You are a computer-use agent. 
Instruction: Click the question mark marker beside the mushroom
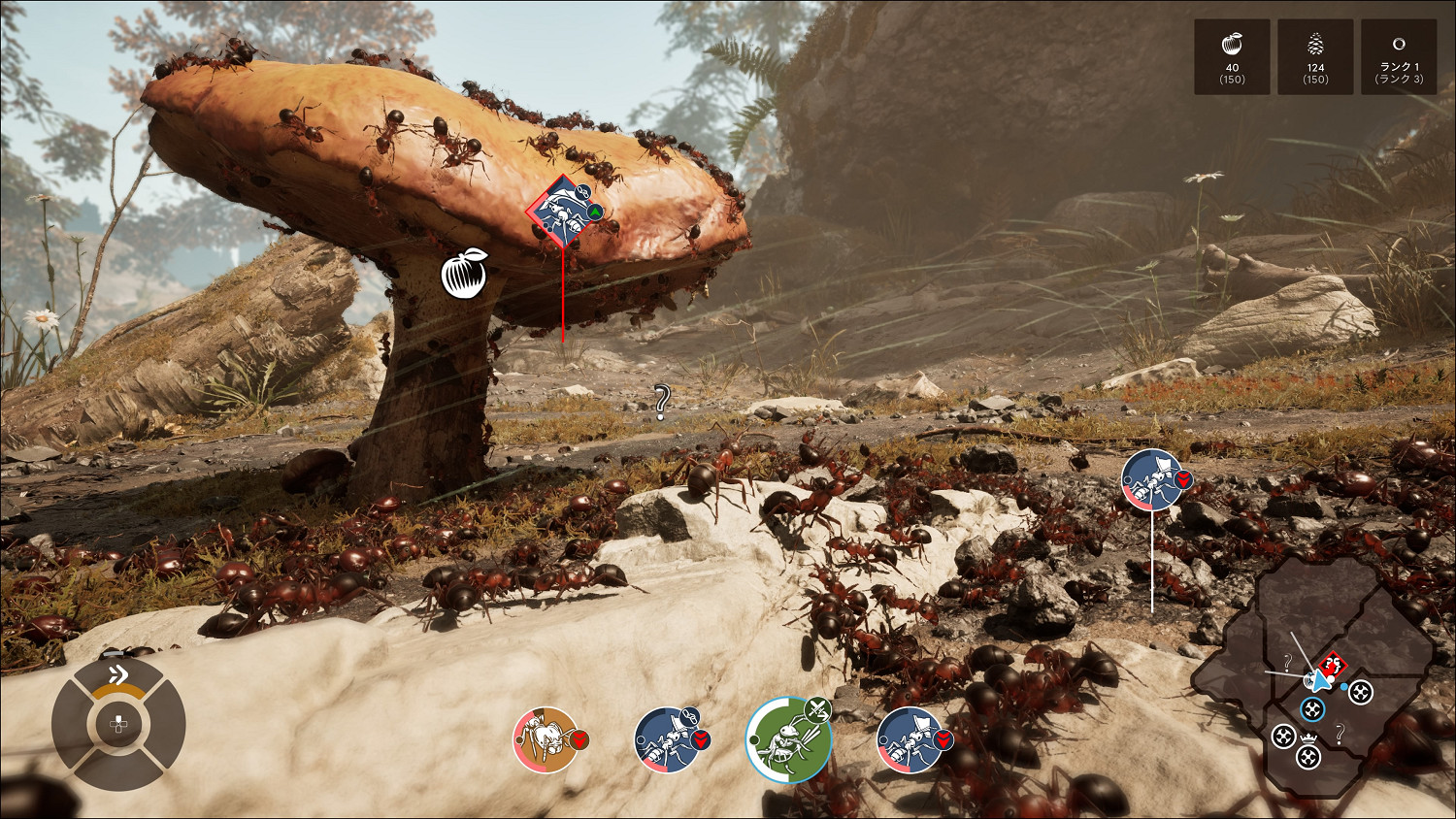(662, 400)
